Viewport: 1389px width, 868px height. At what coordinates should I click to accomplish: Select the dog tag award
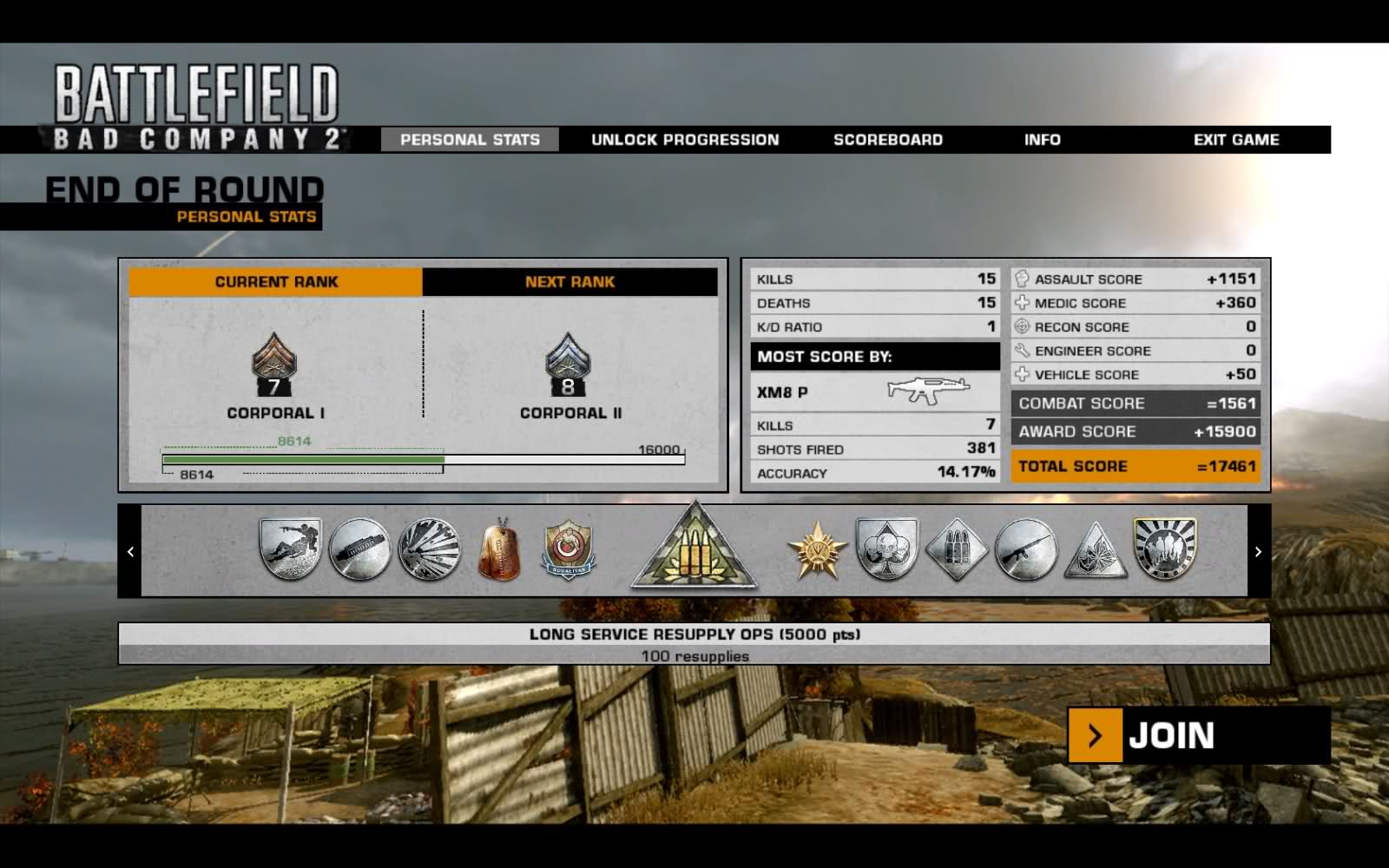499,549
